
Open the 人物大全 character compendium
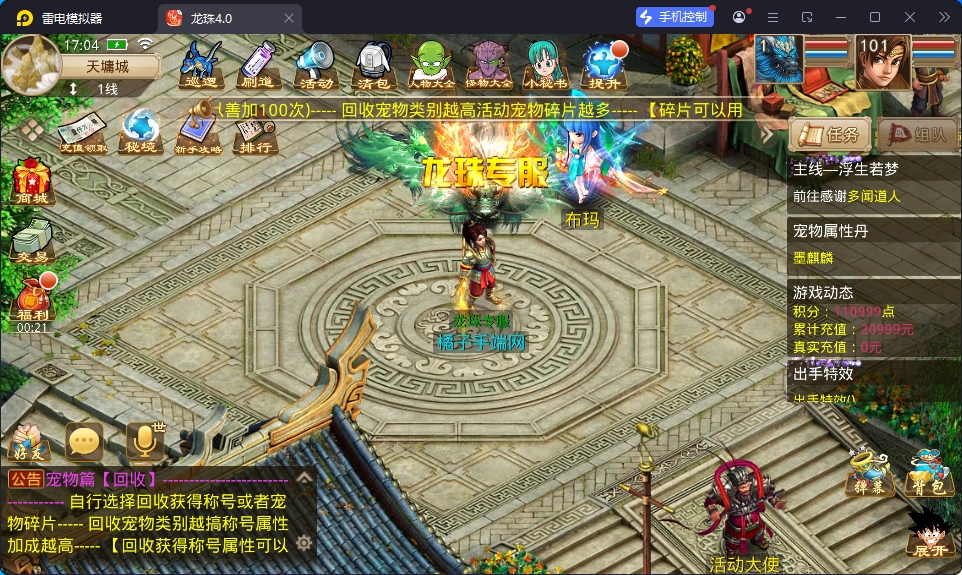431,66
